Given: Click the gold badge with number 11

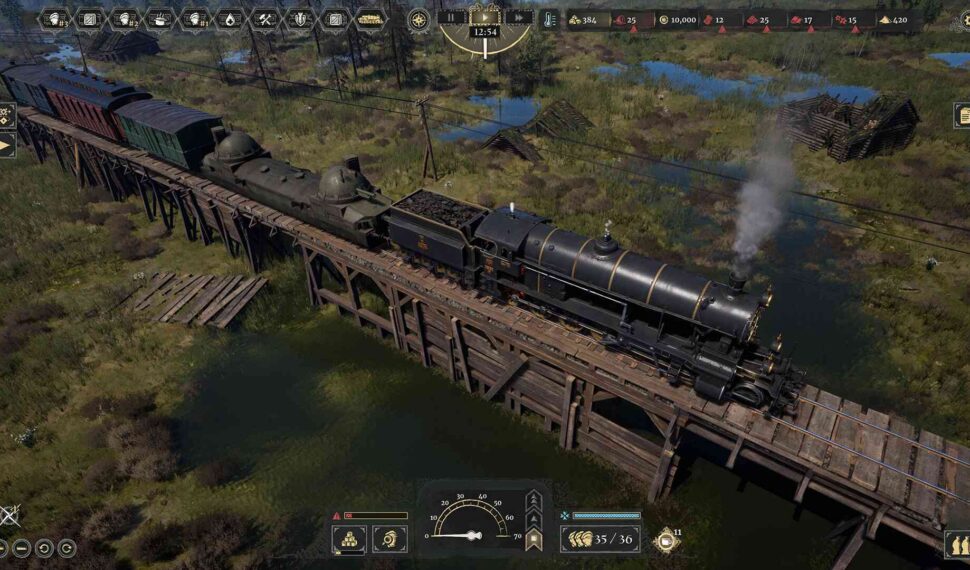Looking at the screenshot, I should click(x=665, y=539).
